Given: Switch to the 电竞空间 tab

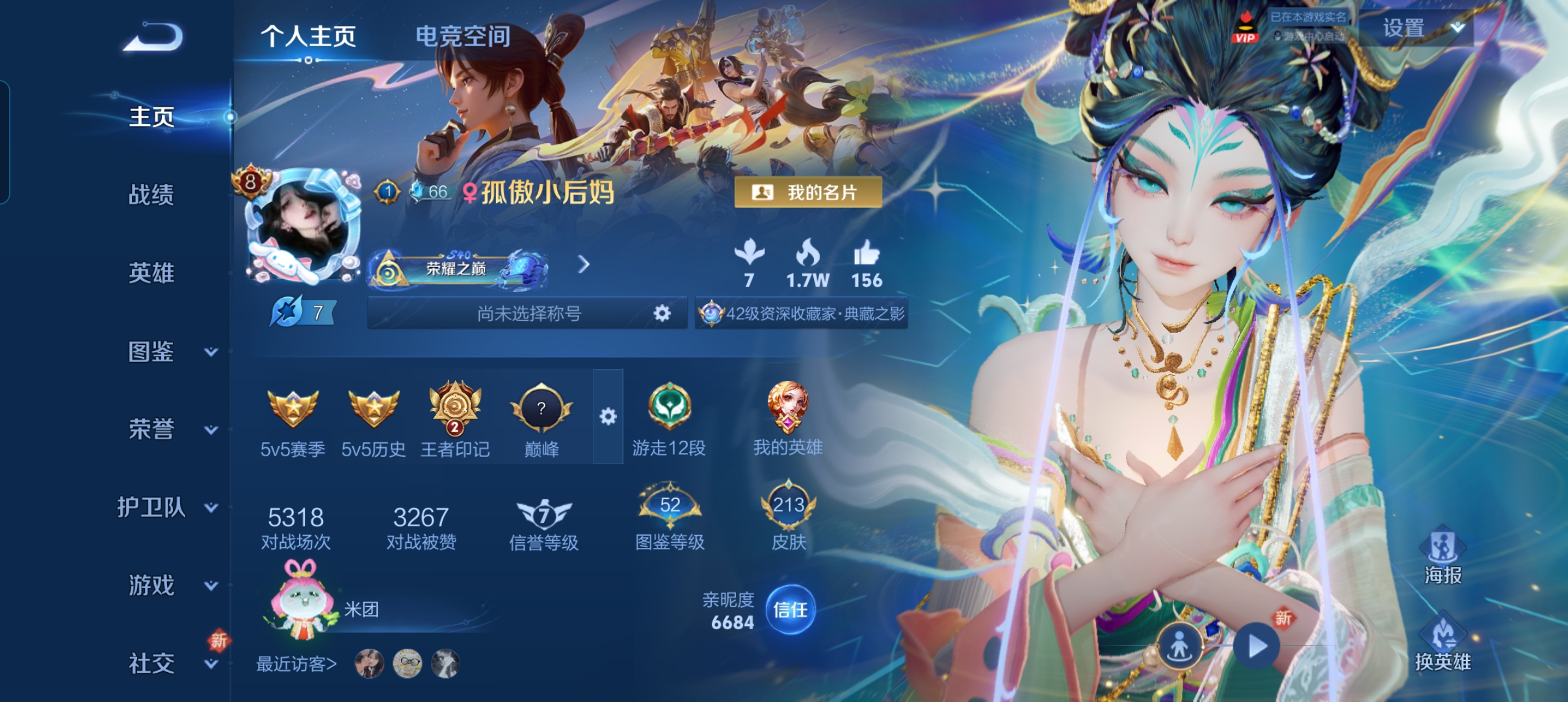Looking at the screenshot, I should (464, 38).
